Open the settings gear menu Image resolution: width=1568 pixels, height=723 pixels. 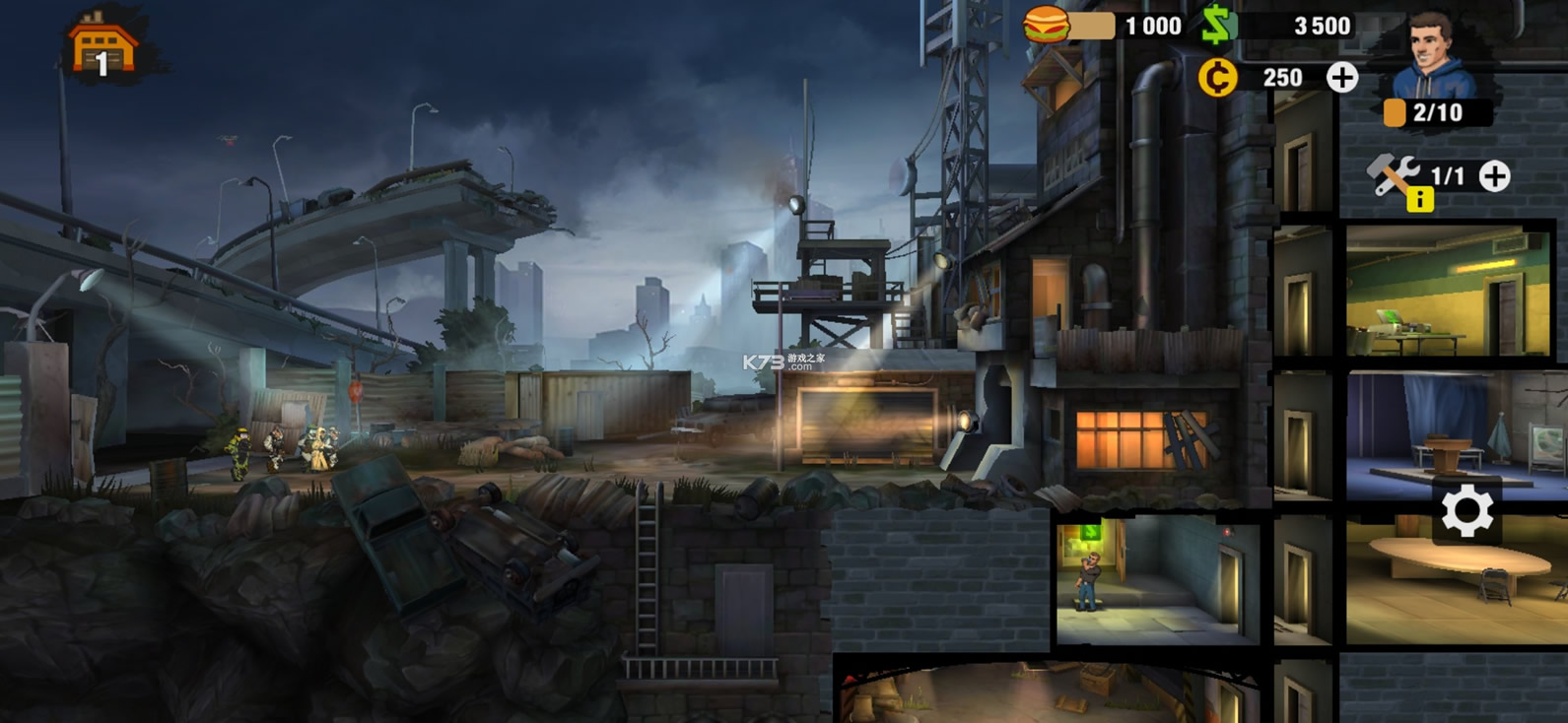pos(1466,511)
